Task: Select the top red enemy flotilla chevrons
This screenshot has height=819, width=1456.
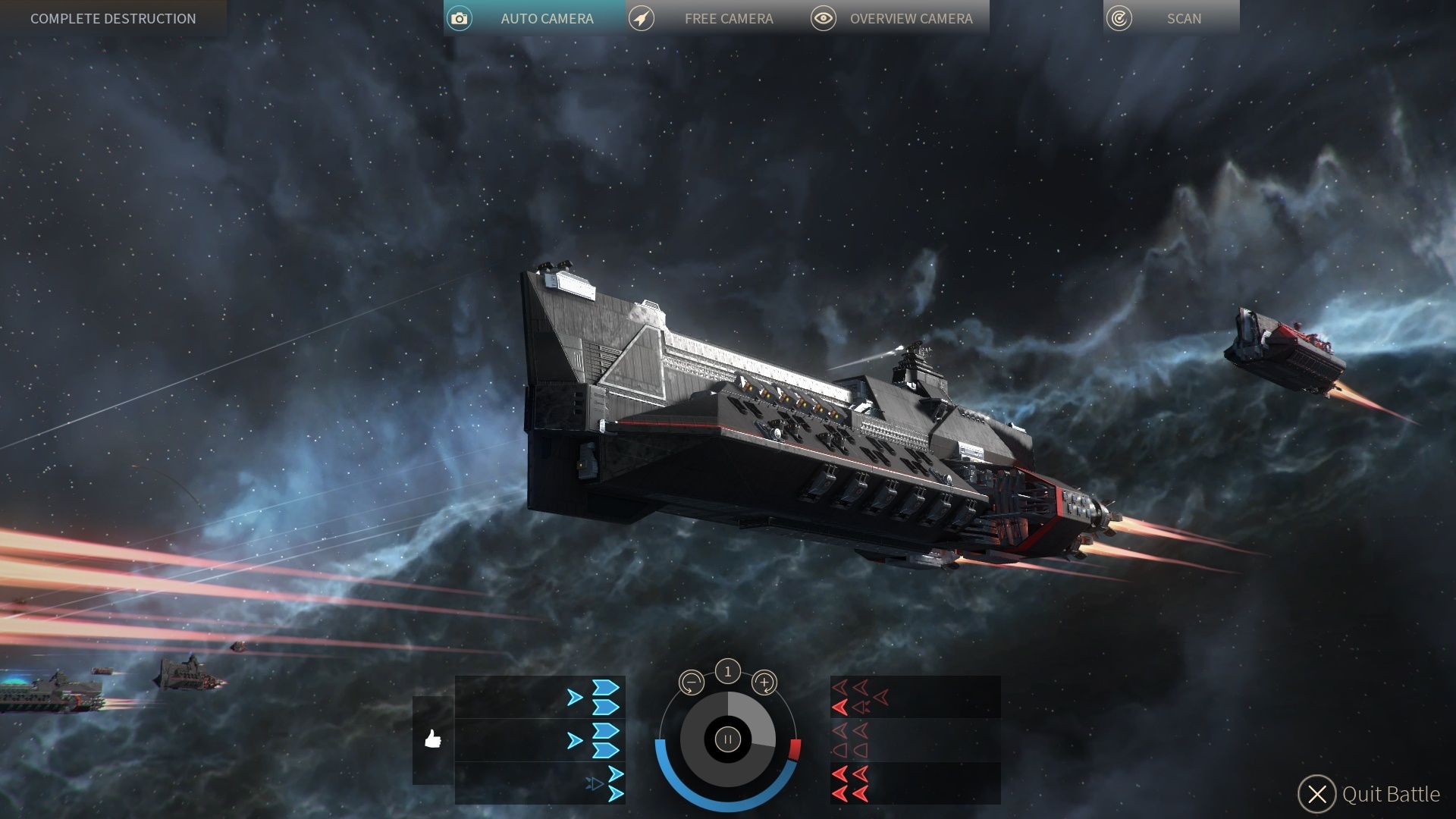Action: click(853, 698)
